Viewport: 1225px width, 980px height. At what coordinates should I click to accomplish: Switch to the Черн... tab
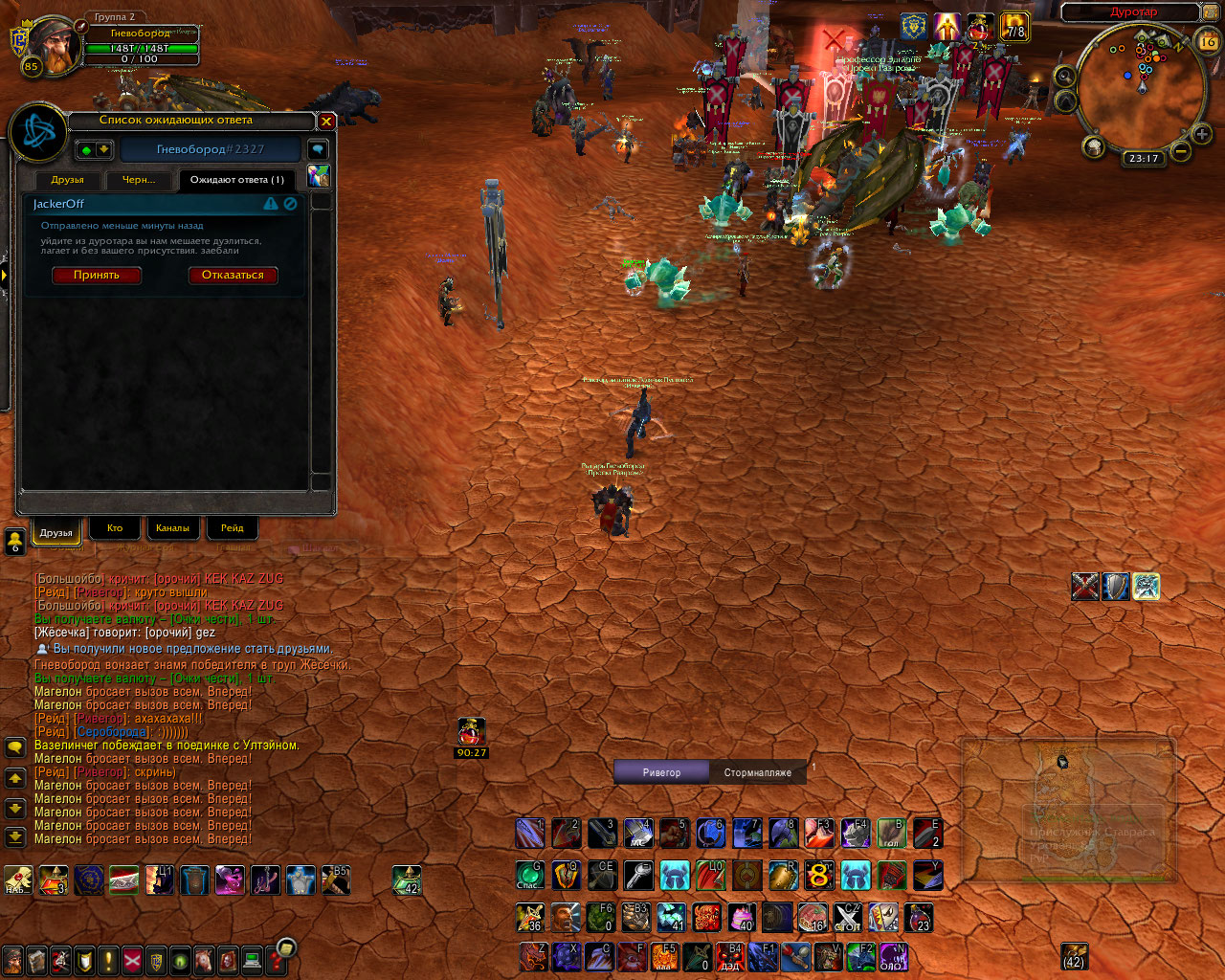tap(139, 180)
